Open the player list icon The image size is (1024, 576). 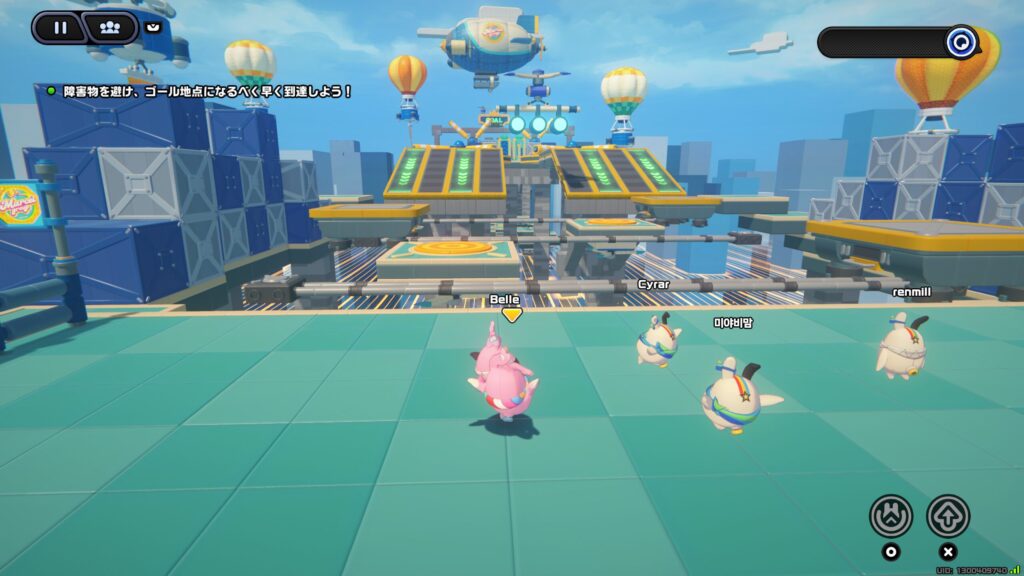point(111,27)
